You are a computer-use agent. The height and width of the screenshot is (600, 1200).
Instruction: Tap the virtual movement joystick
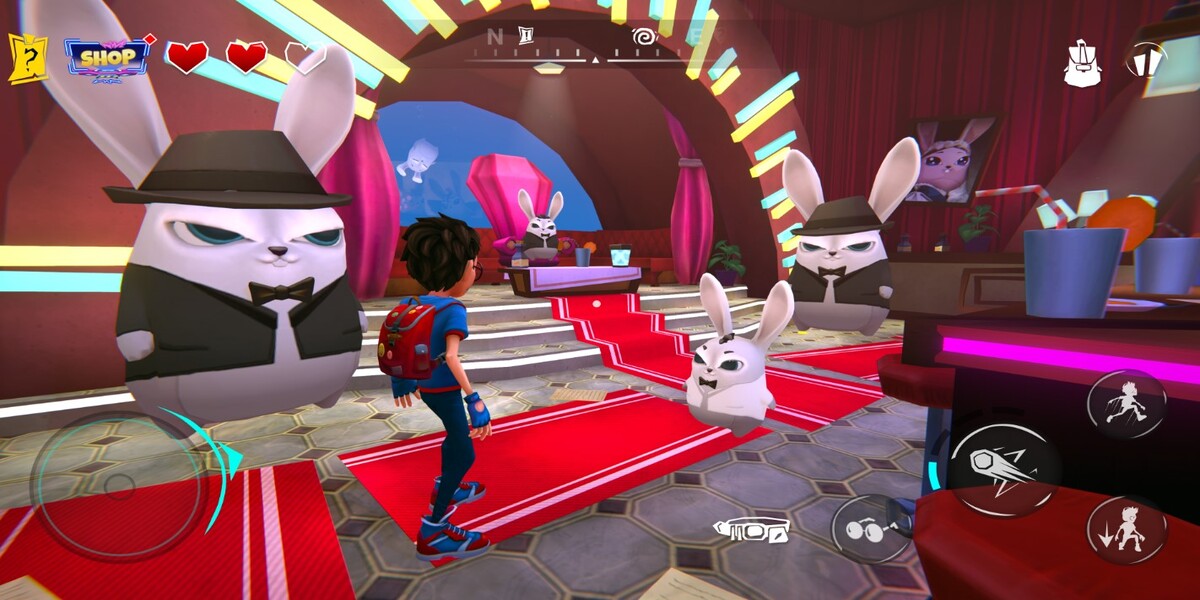[x=118, y=487]
